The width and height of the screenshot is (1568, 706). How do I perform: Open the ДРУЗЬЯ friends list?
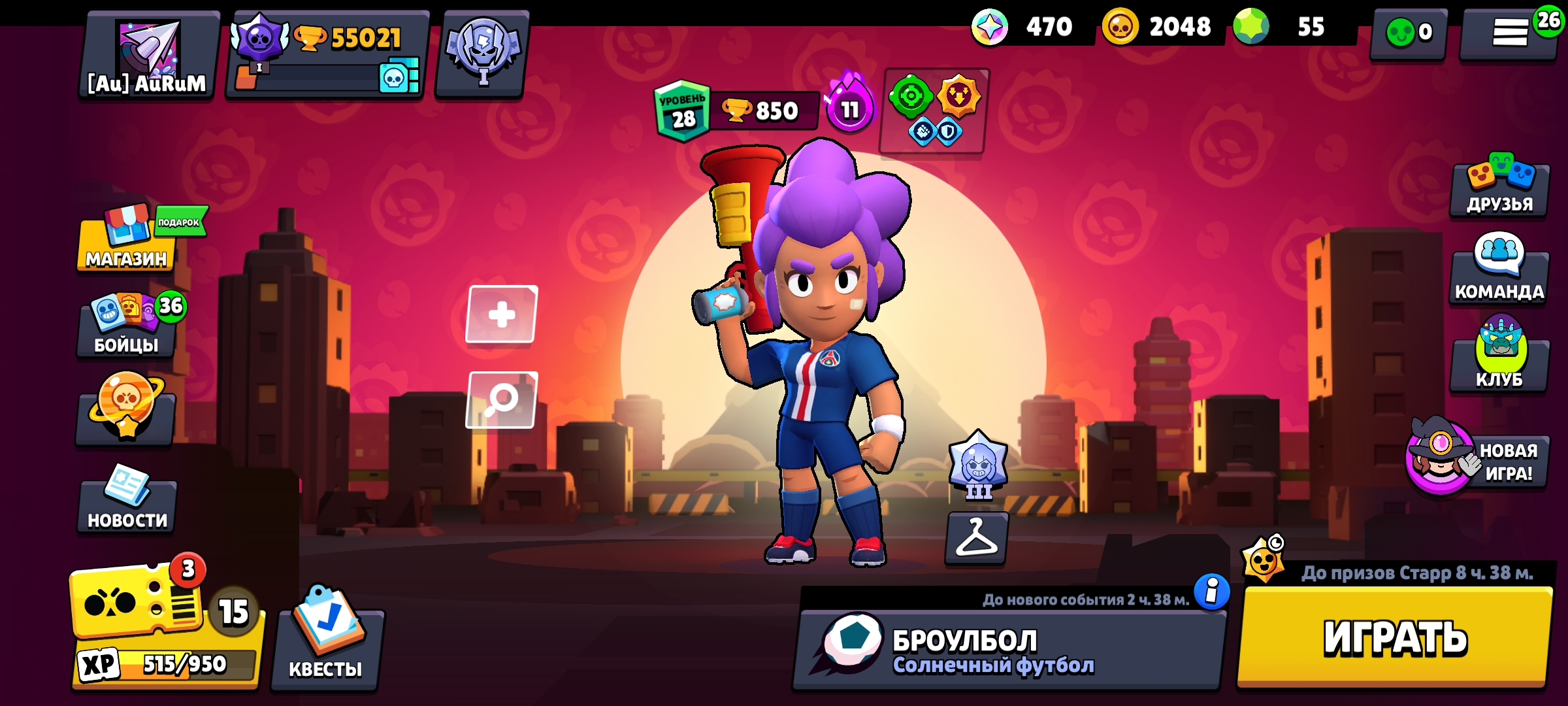click(1499, 186)
